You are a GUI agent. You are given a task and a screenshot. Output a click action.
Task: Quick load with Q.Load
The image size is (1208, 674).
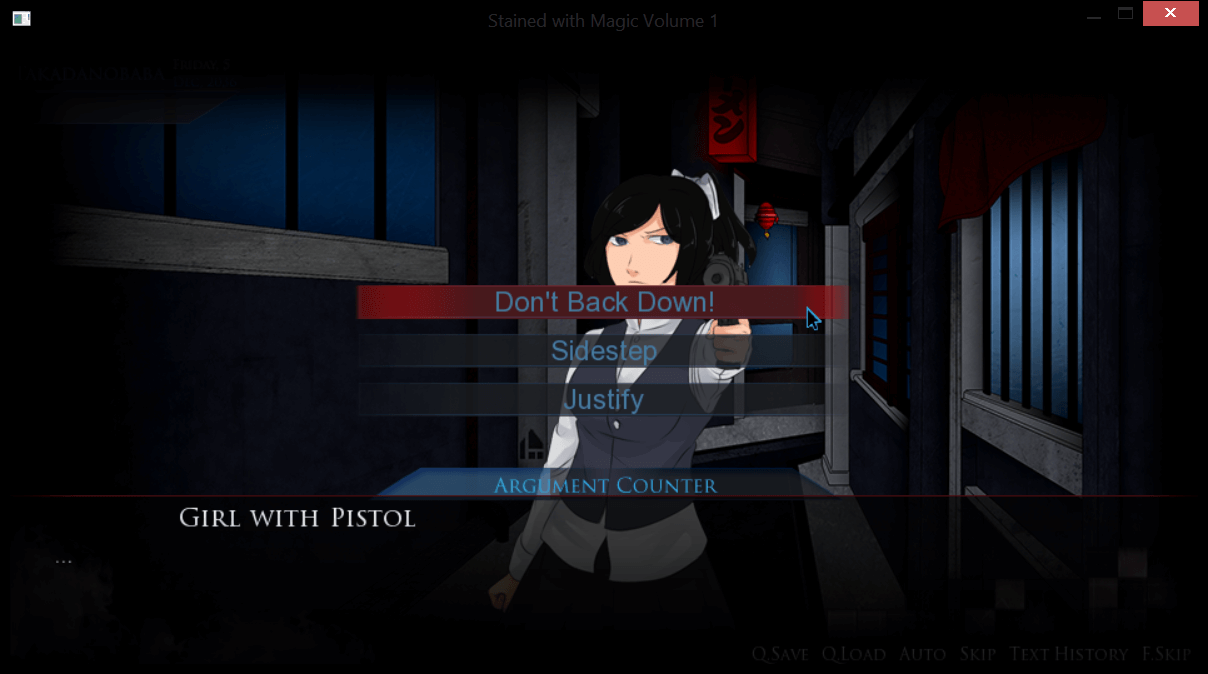[x=854, y=654]
